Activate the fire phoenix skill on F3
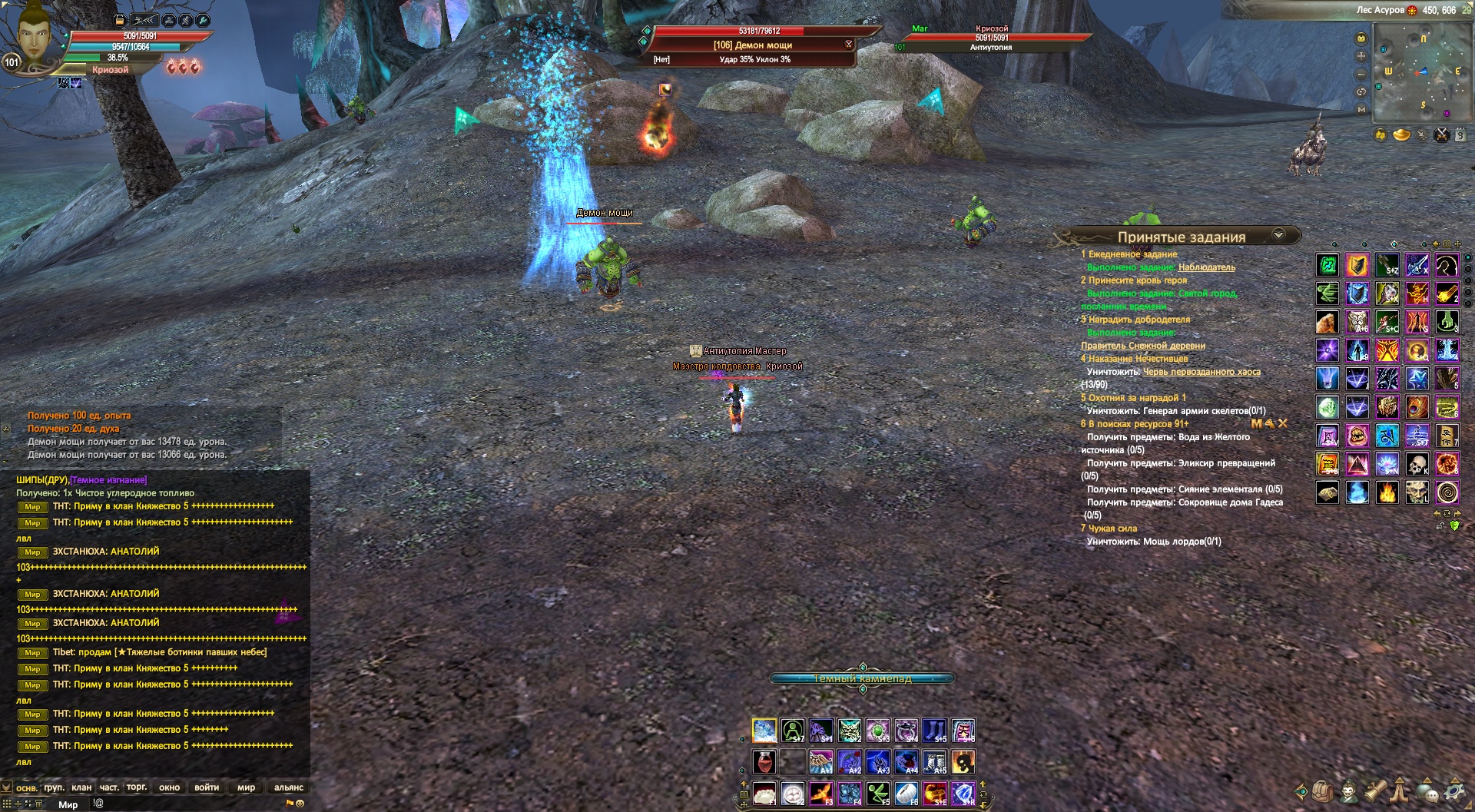This screenshot has width=1475, height=812. [820, 792]
